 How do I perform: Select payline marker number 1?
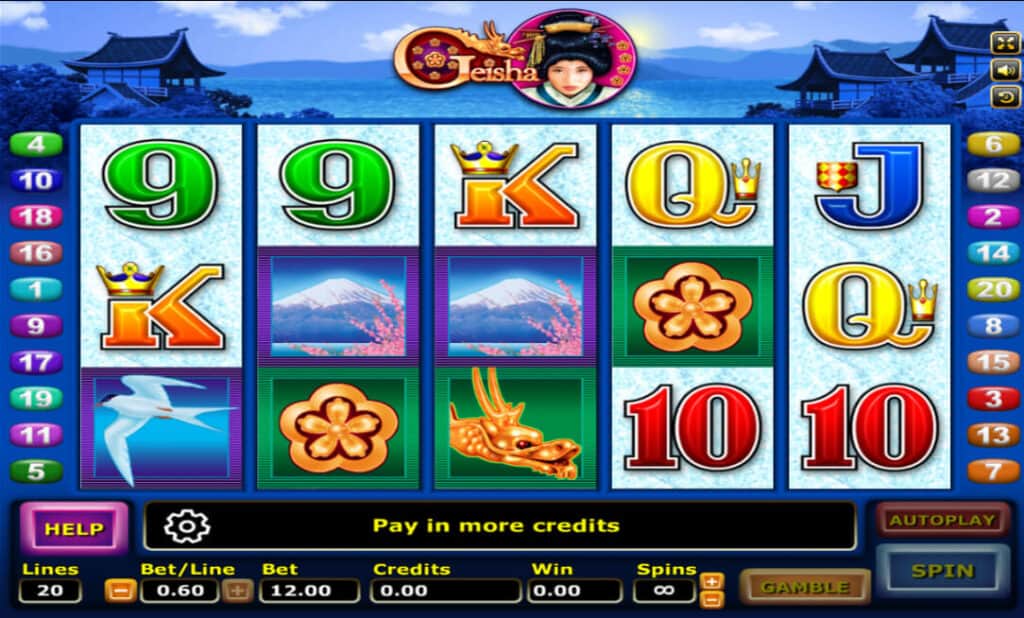(36, 290)
